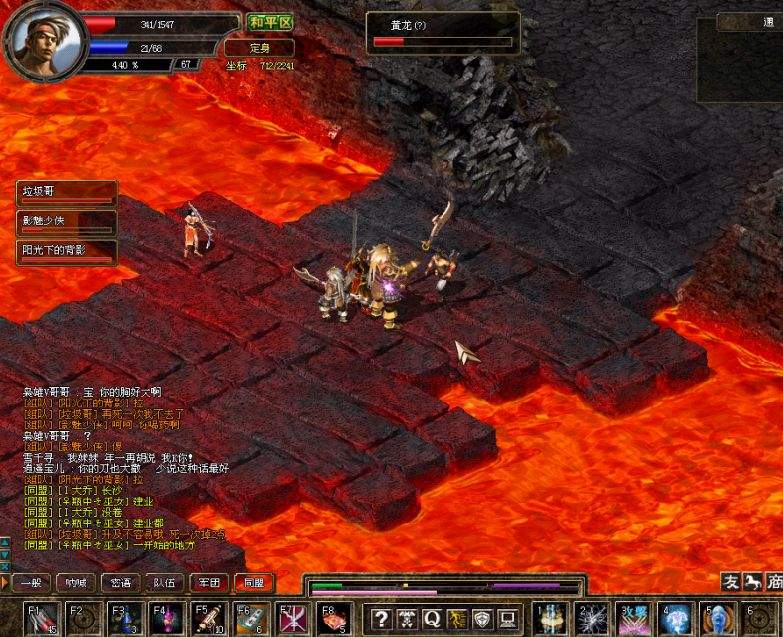Use the F1 hotbar item
This screenshot has width=783, height=637.
point(42,618)
